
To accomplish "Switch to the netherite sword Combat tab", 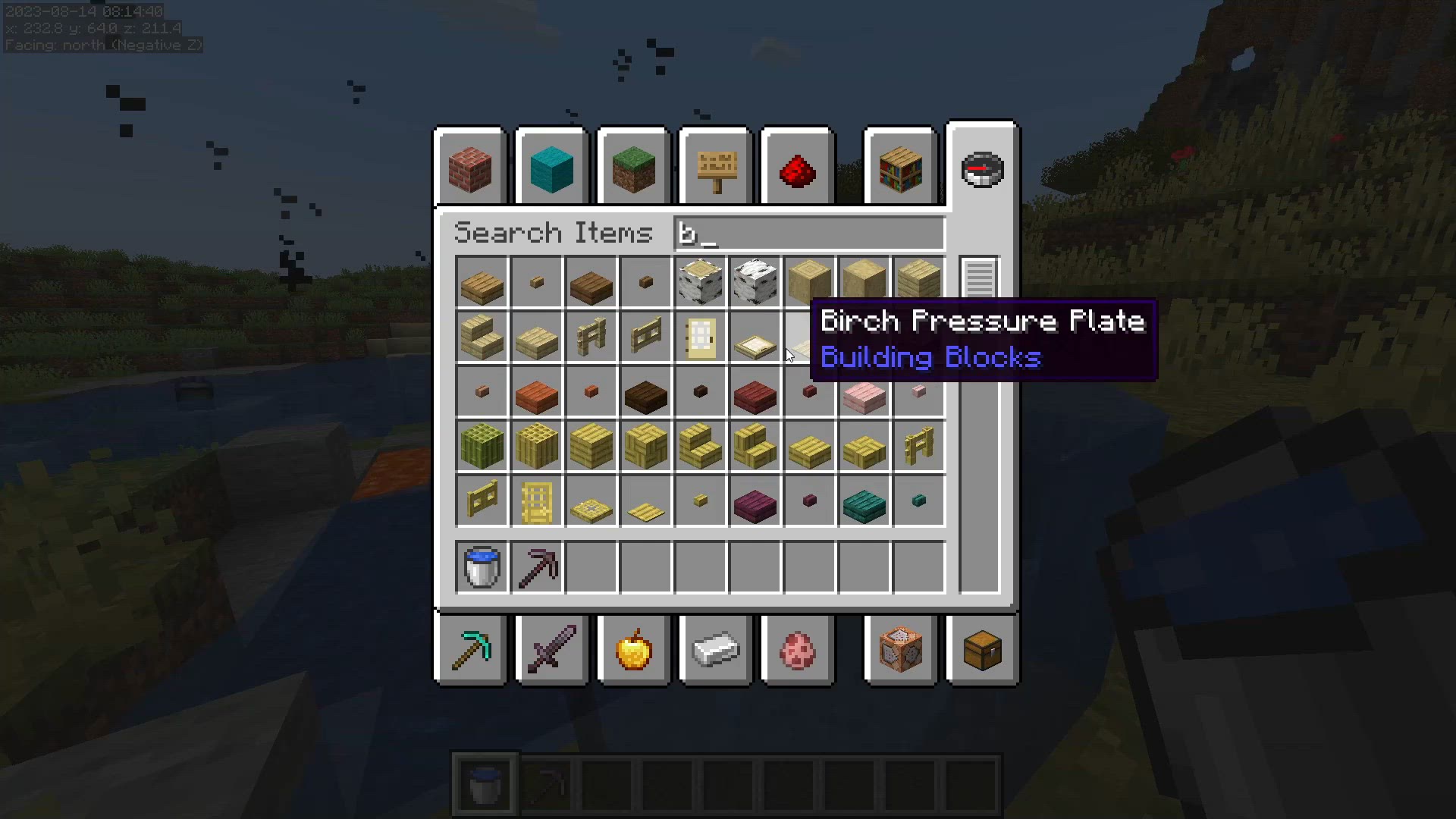I will click(552, 650).
